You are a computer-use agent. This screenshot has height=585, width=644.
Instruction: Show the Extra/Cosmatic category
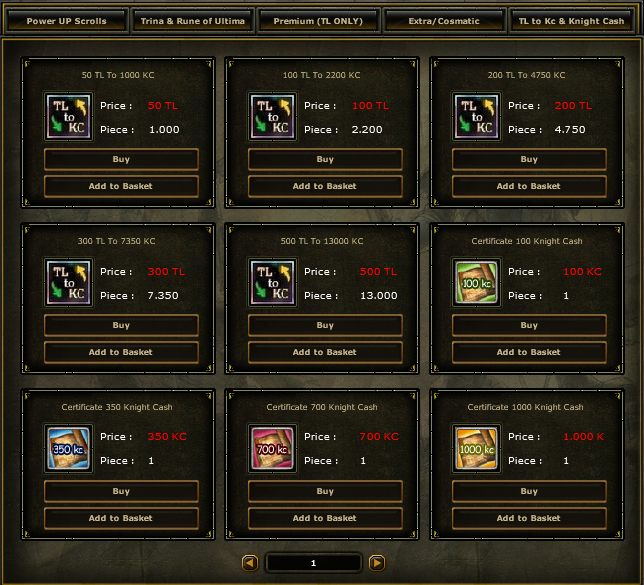[x=444, y=21]
